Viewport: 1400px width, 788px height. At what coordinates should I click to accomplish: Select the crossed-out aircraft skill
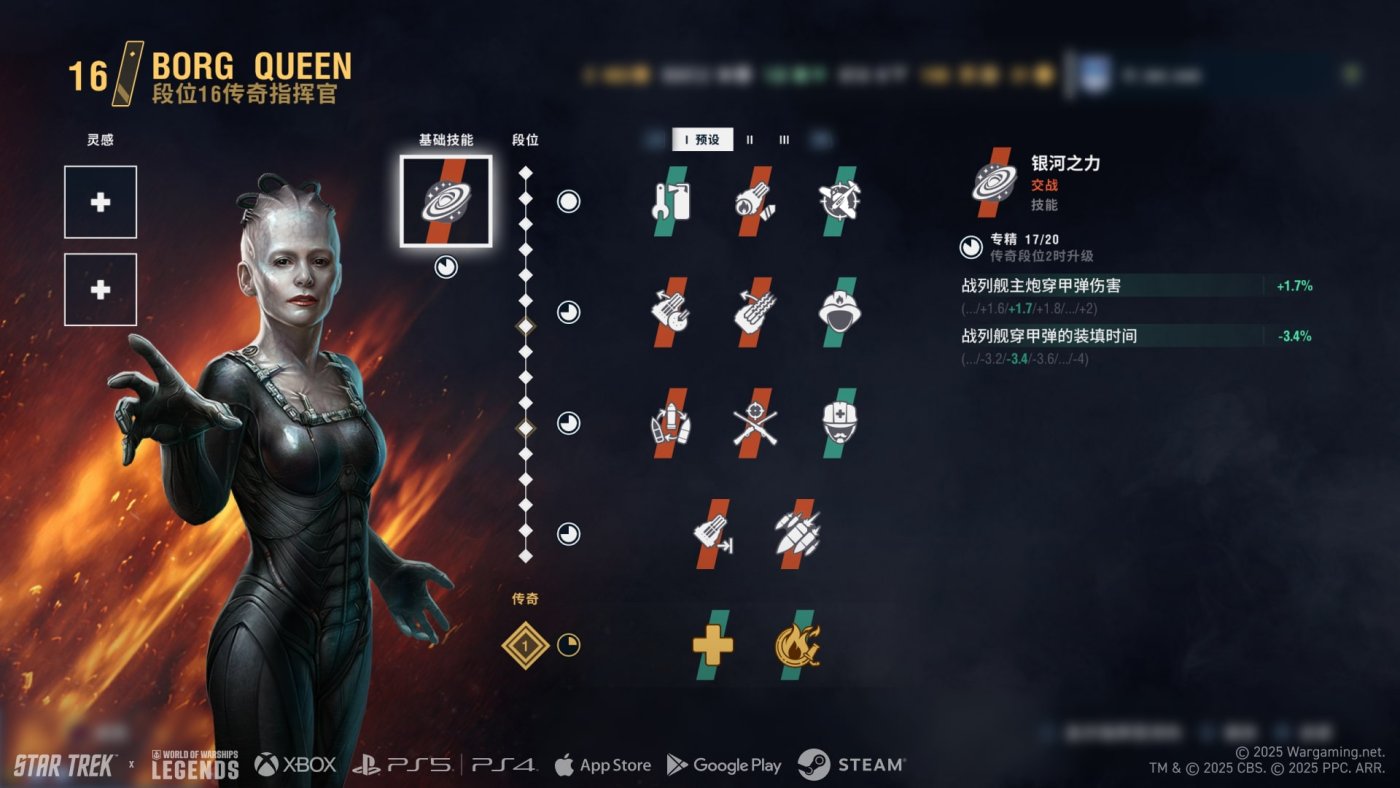tap(839, 201)
